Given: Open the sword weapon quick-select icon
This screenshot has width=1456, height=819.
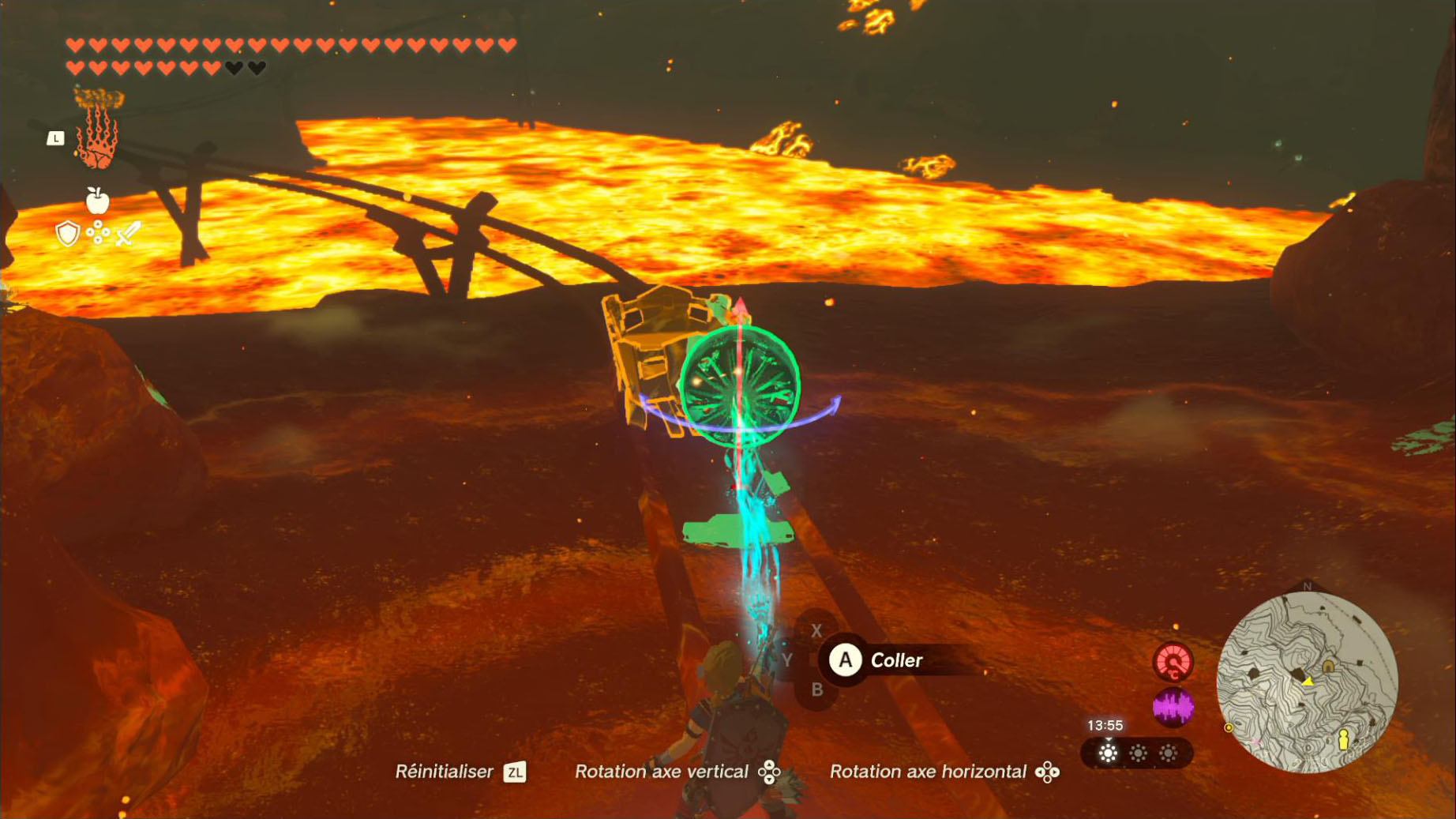Looking at the screenshot, I should (128, 234).
